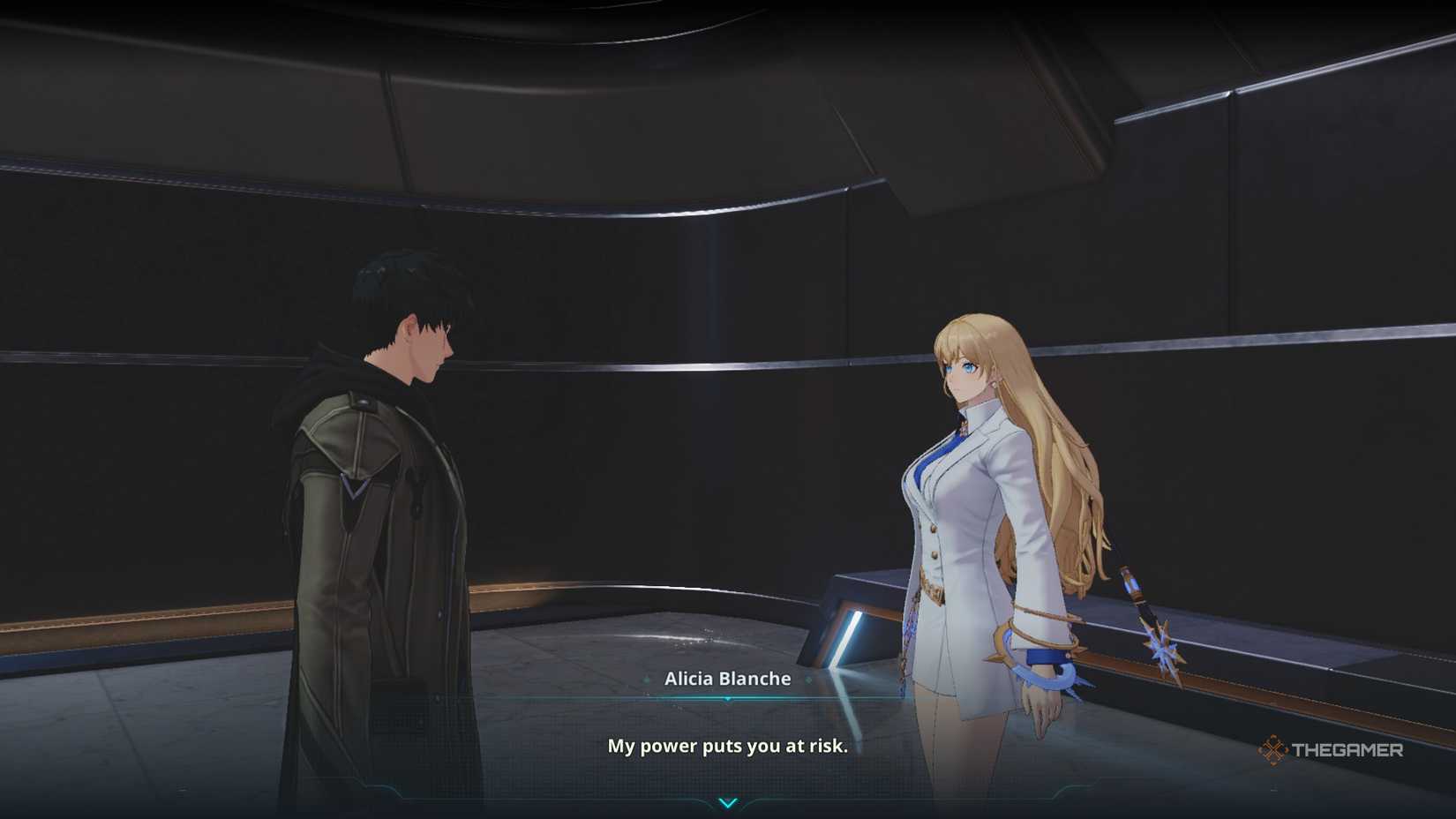Click the teal diamond icon right of the nameplate
Screen dimensions: 1456x819
[x=808, y=680]
